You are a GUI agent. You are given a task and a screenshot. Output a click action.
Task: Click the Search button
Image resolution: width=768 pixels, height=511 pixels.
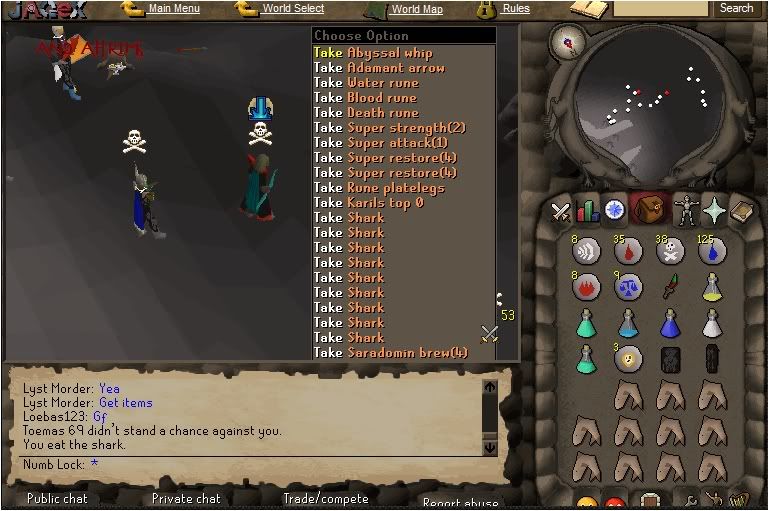click(x=736, y=8)
